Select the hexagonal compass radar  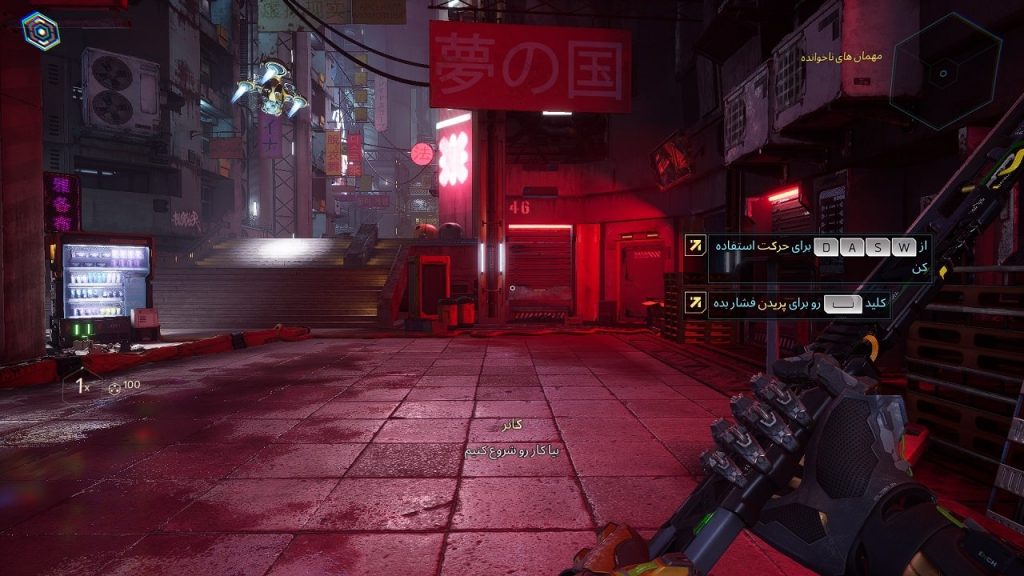tap(945, 71)
